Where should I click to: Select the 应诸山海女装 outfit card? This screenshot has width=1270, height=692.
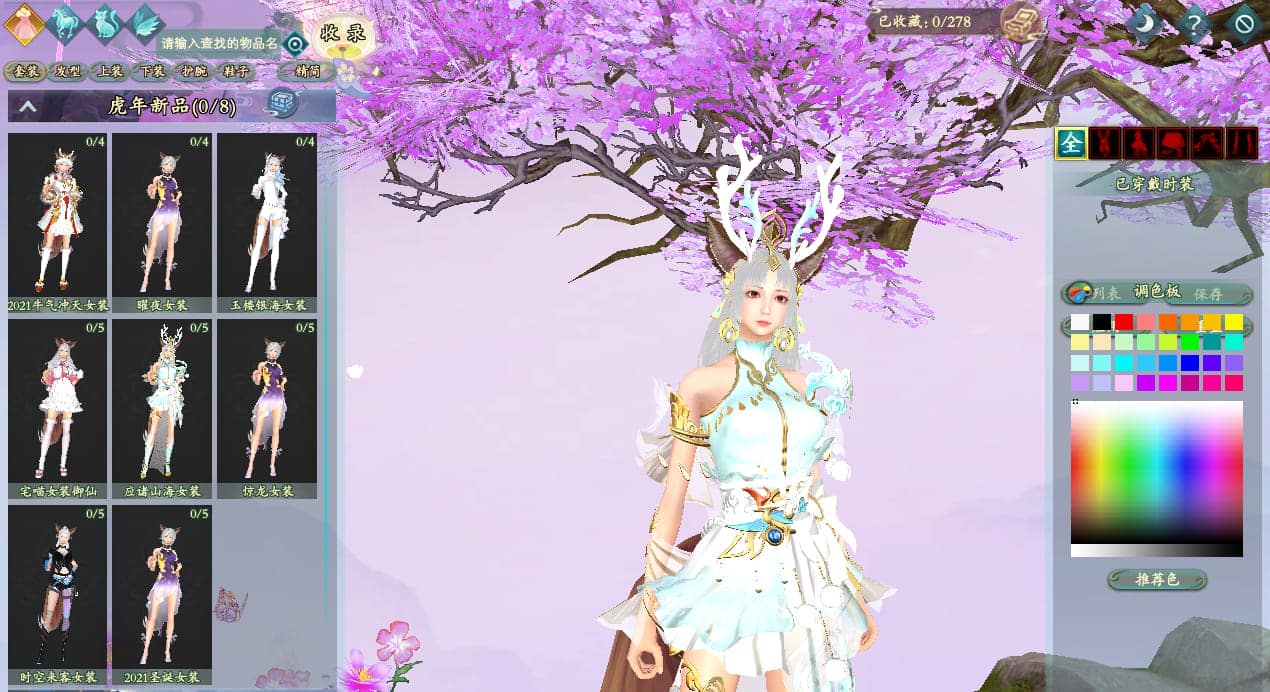[x=162, y=400]
